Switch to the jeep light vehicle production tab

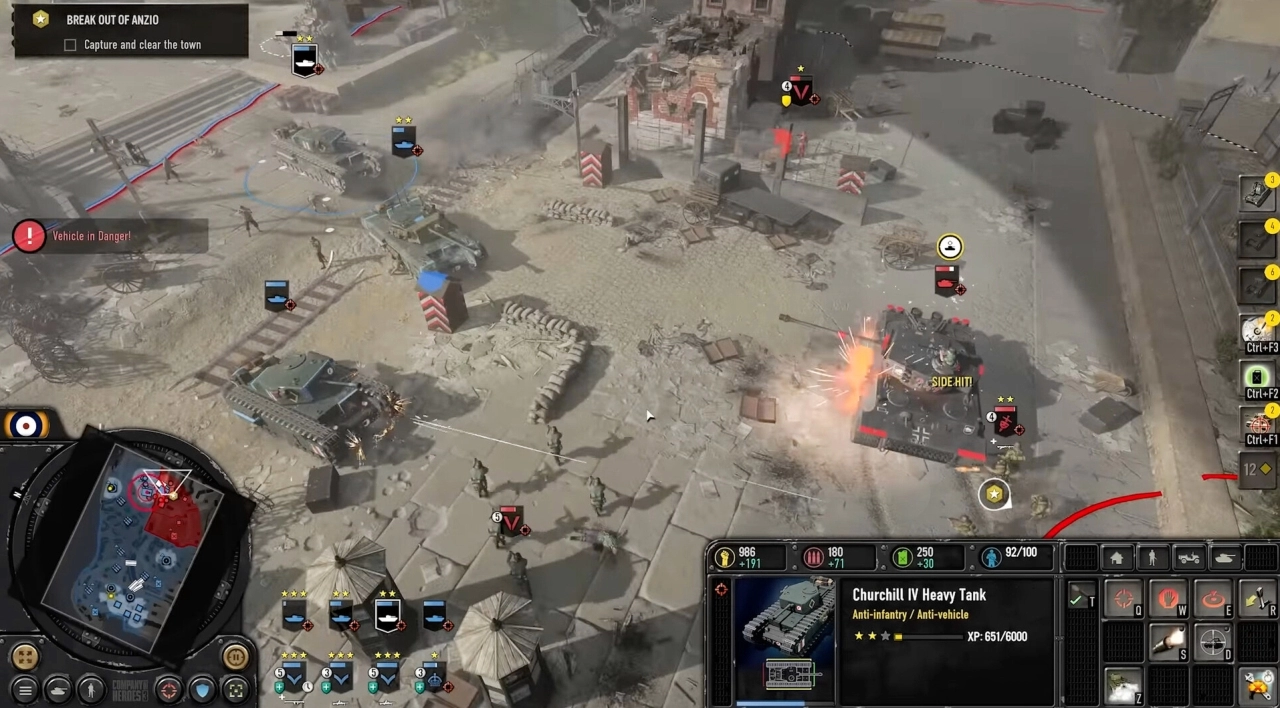(x=1189, y=558)
